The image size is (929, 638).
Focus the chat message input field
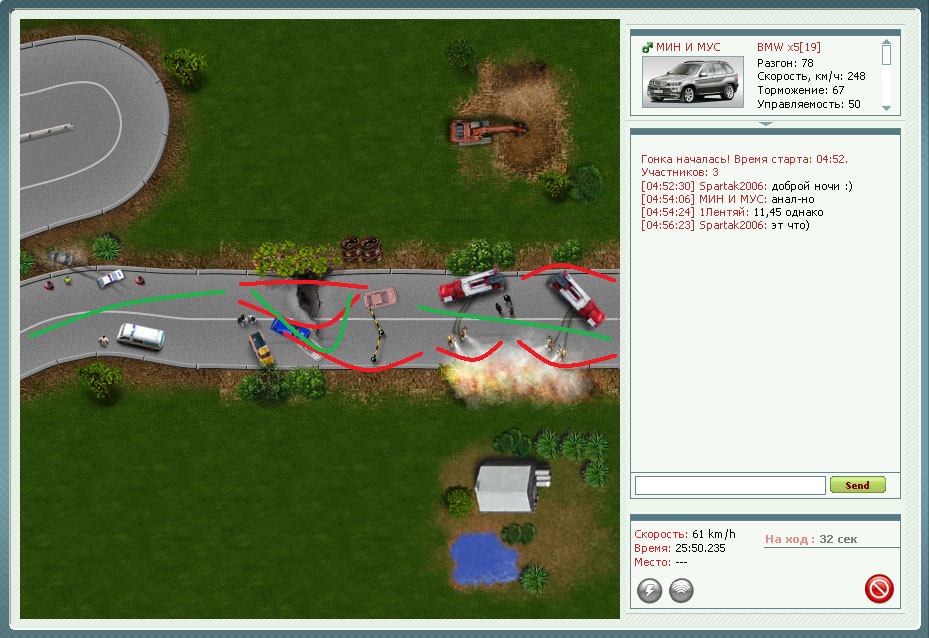point(729,485)
